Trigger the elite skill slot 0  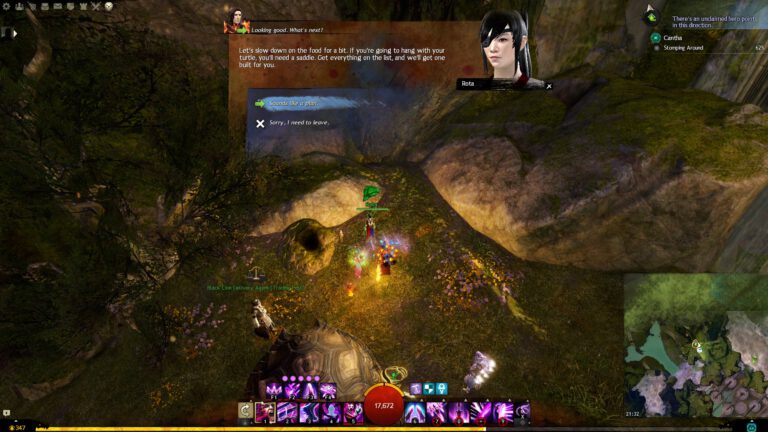[501, 412]
